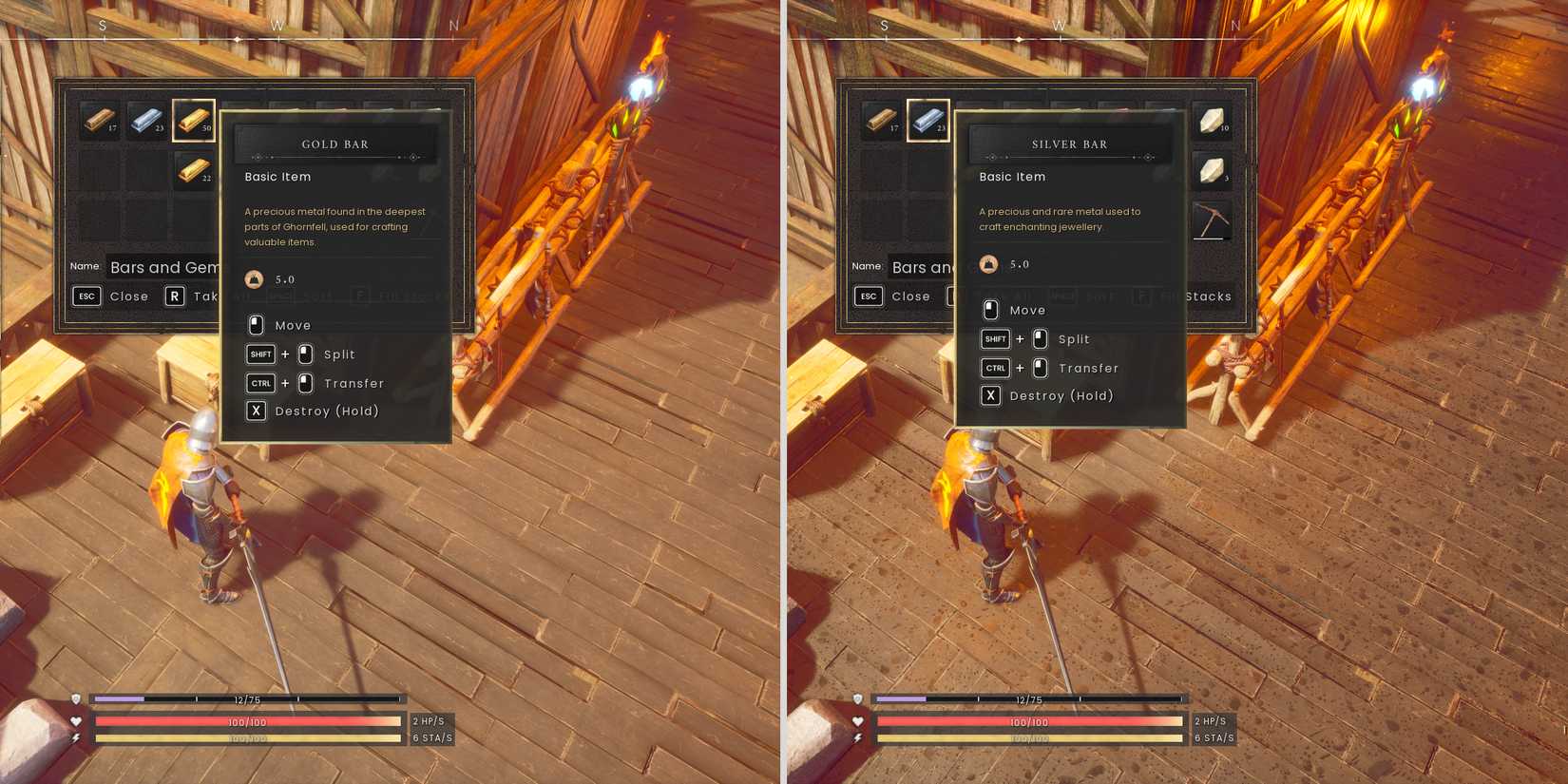The image size is (1568, 784).
Task: Select the highlighted Gold Bar stack of 50
Action: [x=194, y=122]
